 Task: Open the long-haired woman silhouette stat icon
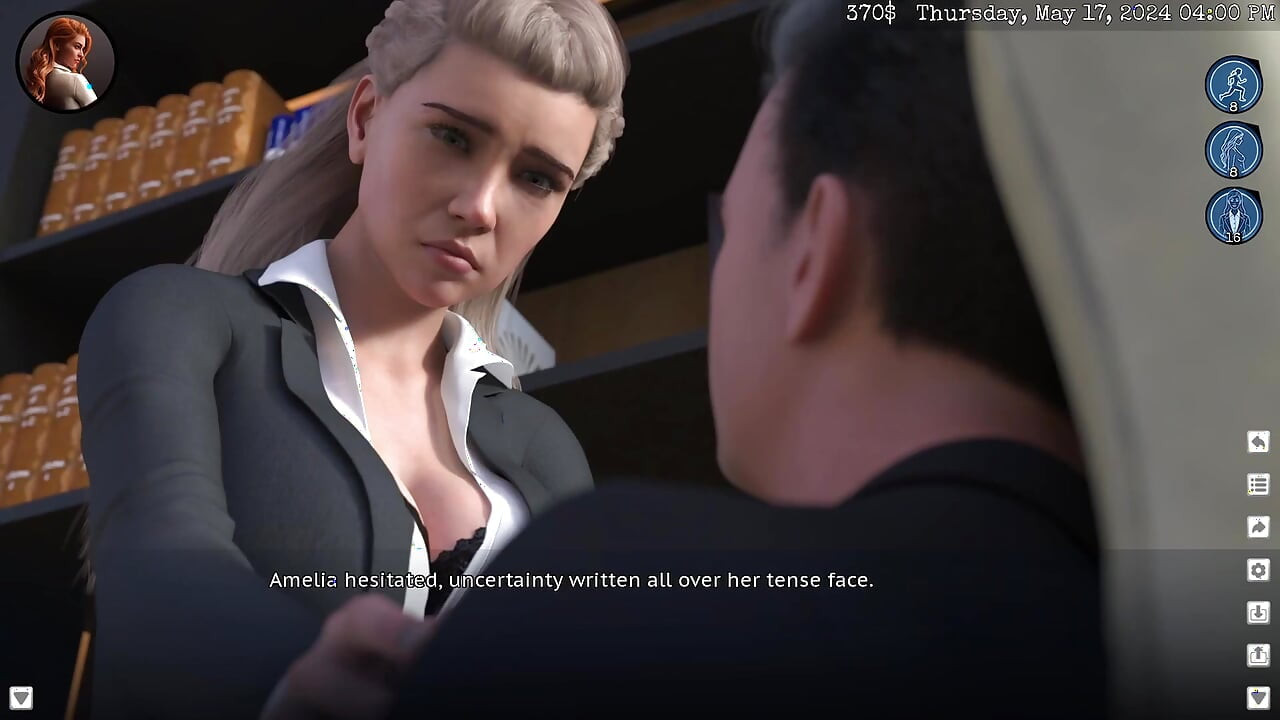click(x=1233, y=150)
